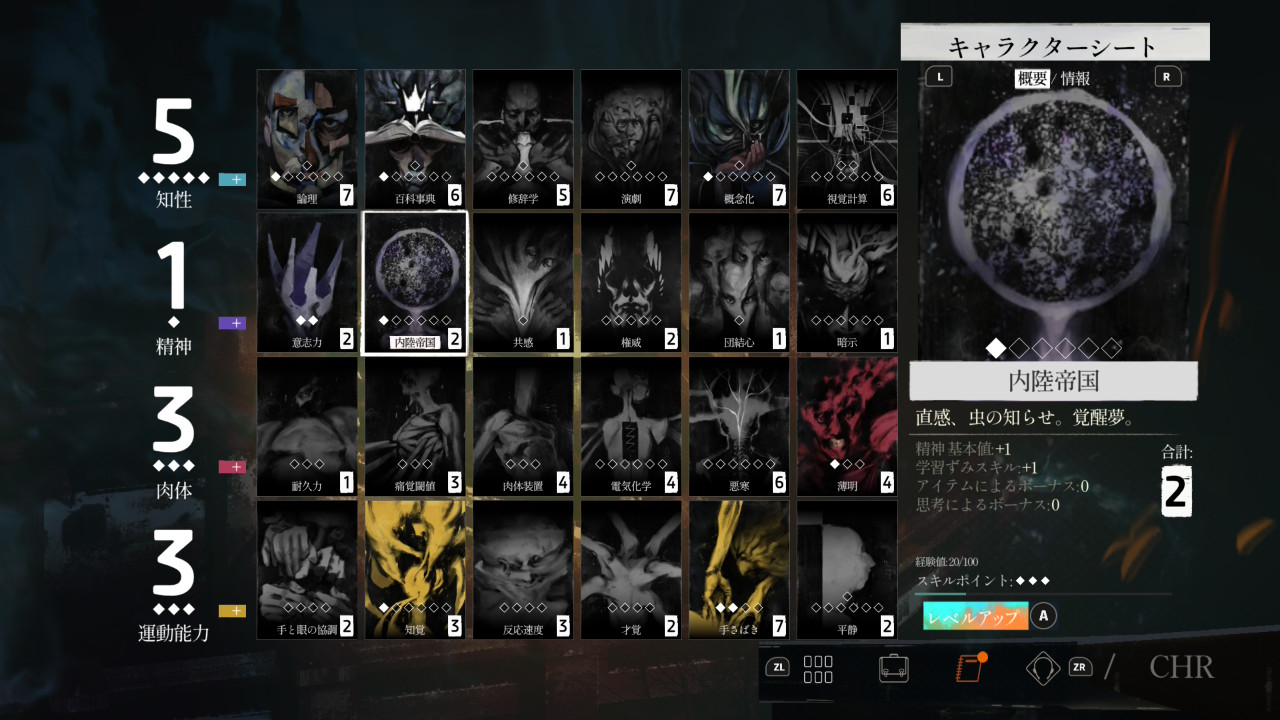Select the 論理 skill card
This screenshot has width=1280, height=720.
(x=306, y=139)
